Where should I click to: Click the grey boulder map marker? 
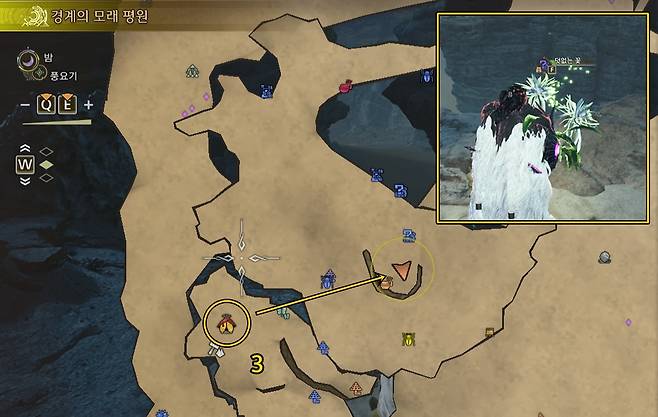(605, 257)
